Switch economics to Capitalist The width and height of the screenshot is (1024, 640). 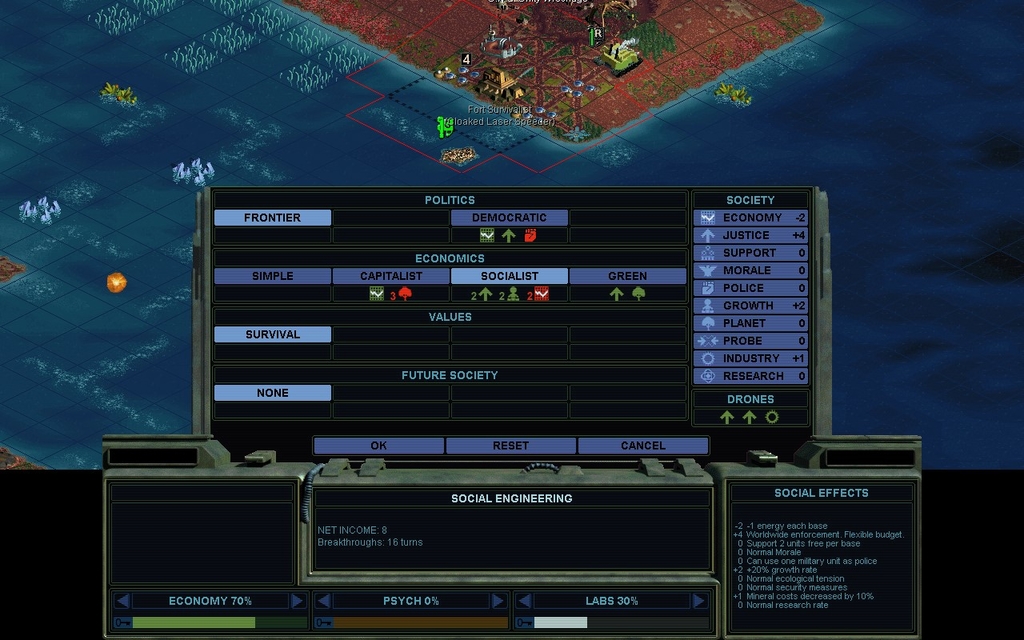391,276
